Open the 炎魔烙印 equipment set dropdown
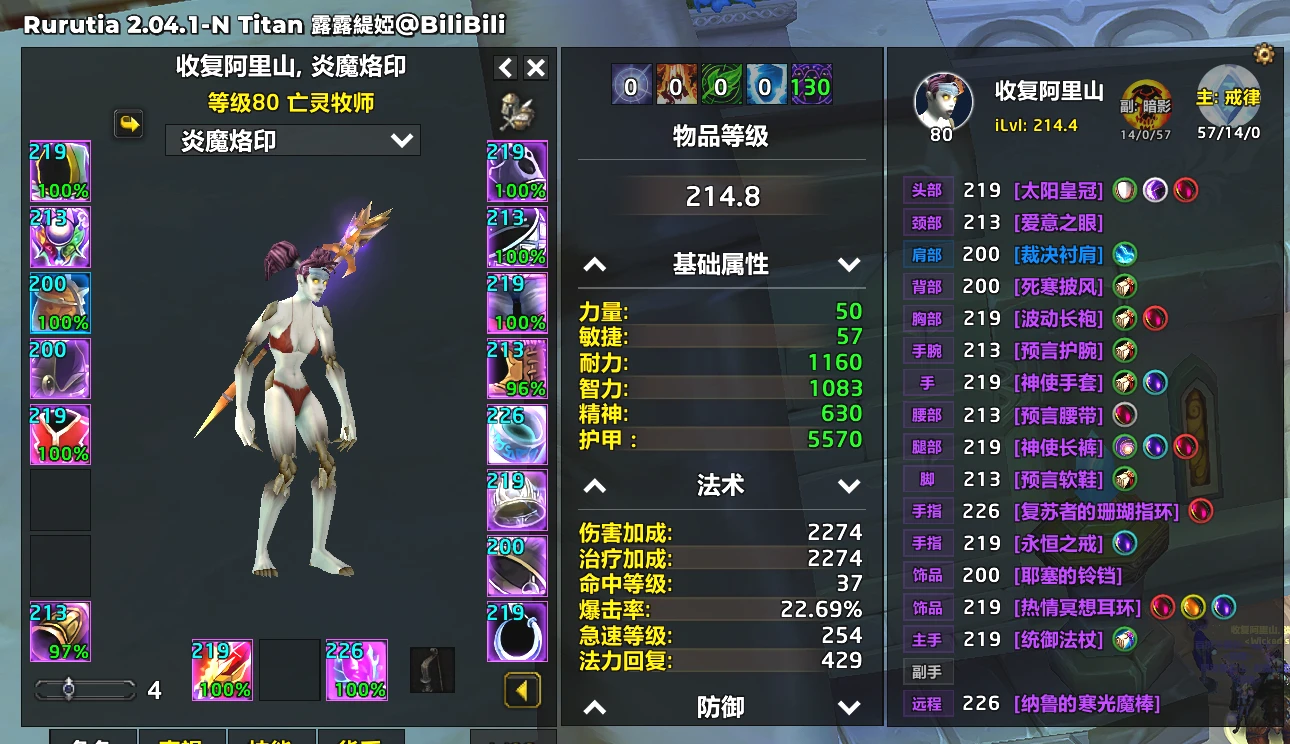 point(292,140)
